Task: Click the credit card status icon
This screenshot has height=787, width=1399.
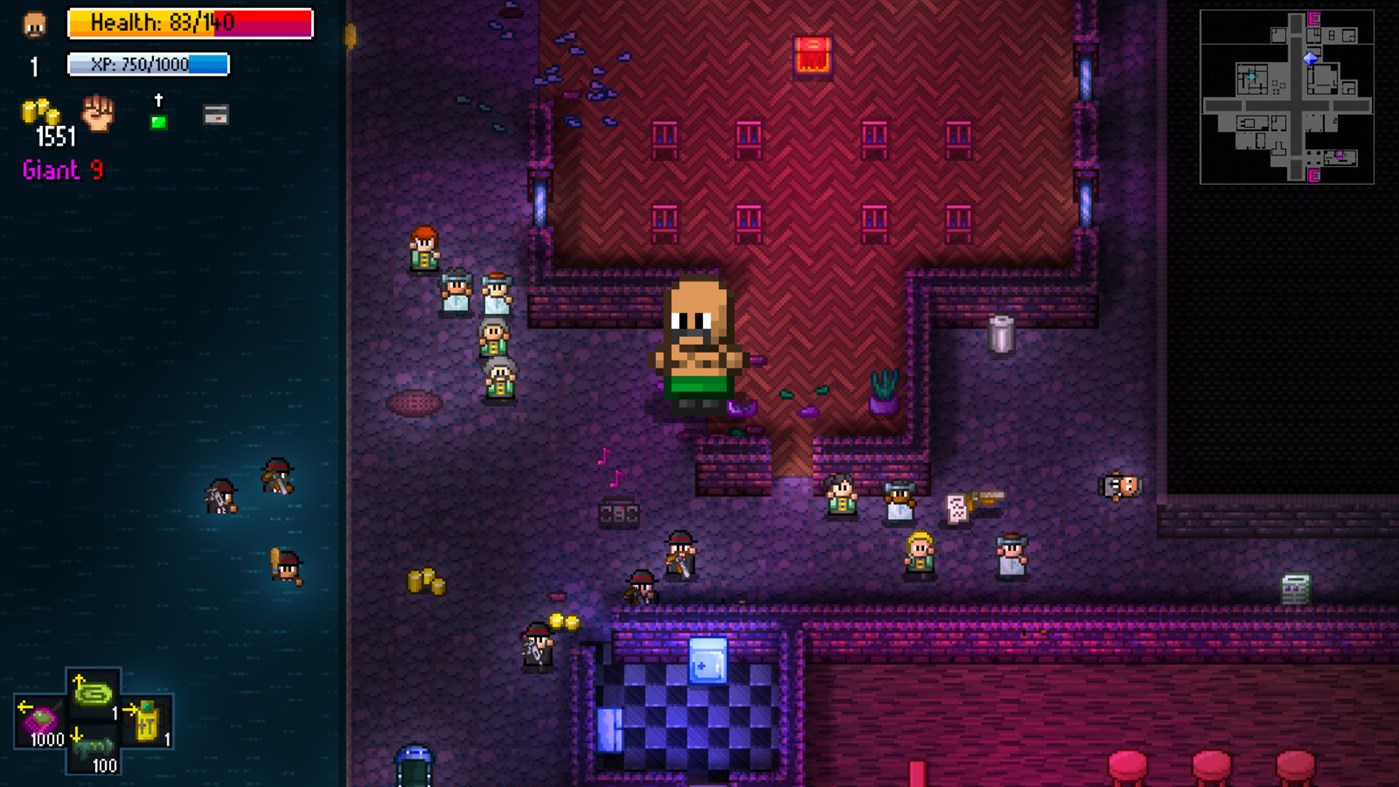Action: pyautogui.click(x=216, y=114)
